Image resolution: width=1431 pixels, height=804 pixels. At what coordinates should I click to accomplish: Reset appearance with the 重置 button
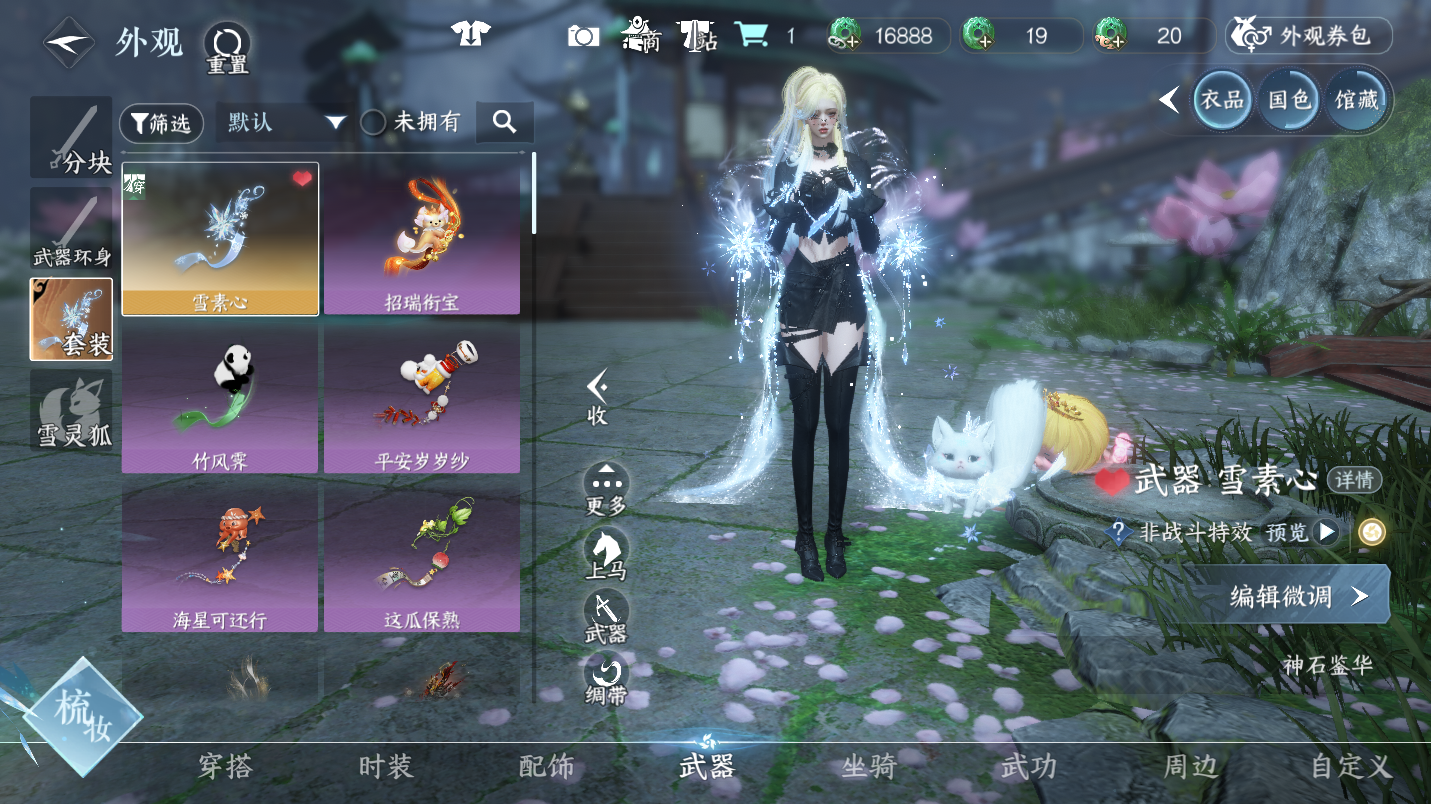(227, 48)
